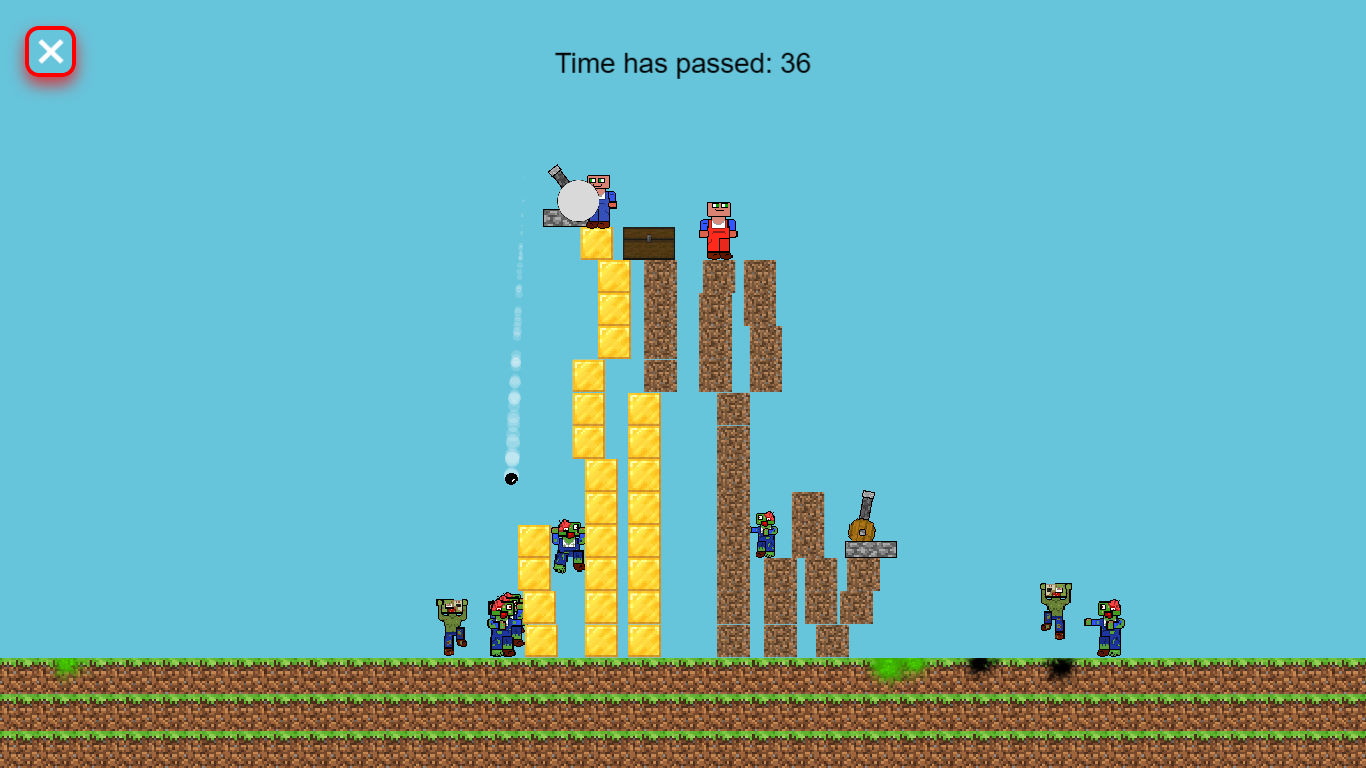This screenshot has width=1366, height=768.
Task: Click the red-outlined X exit button
Action: click(x=50, y=50)
